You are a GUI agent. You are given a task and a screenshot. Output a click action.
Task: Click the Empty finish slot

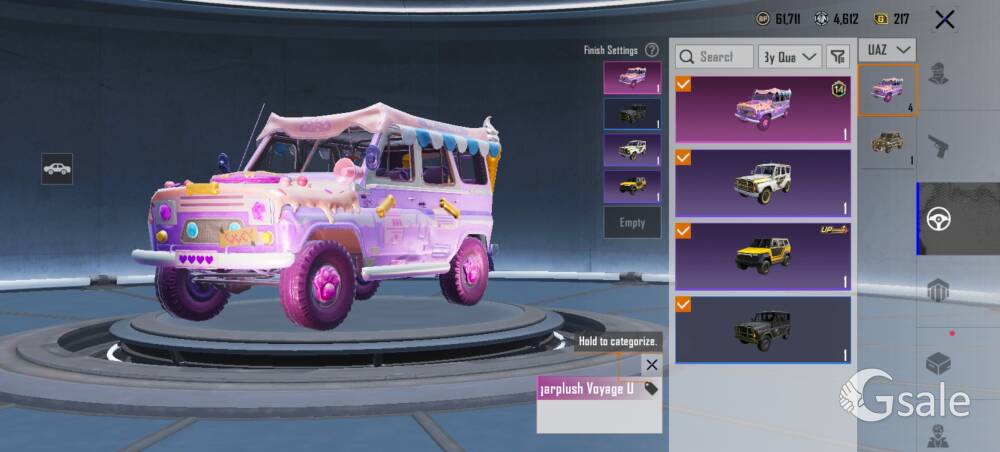tap(632, 222)
